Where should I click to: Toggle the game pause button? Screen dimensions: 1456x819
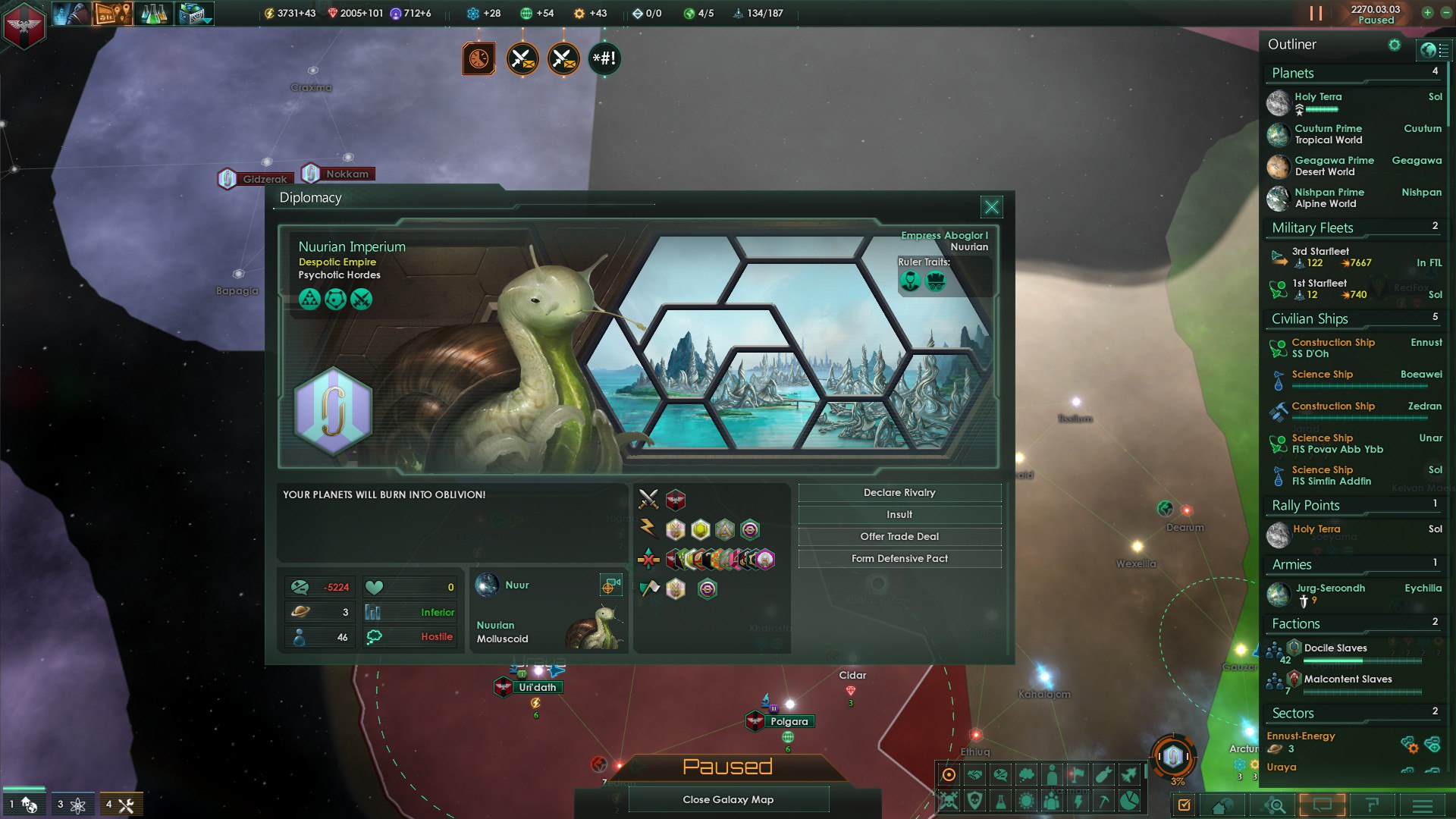pos(1316,14)
